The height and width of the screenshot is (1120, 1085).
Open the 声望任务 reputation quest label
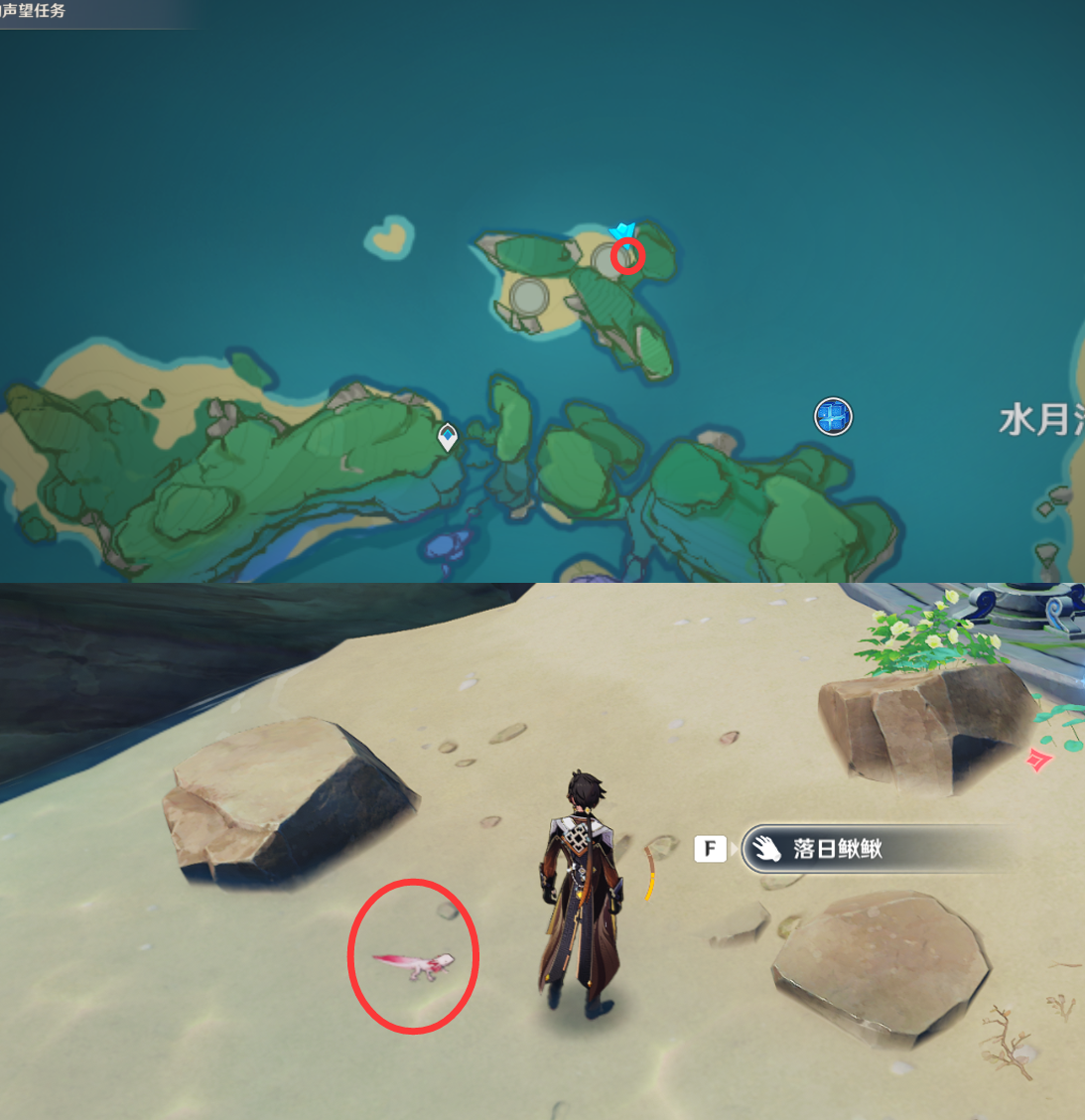pyautogui.click(x=34, y=11)
